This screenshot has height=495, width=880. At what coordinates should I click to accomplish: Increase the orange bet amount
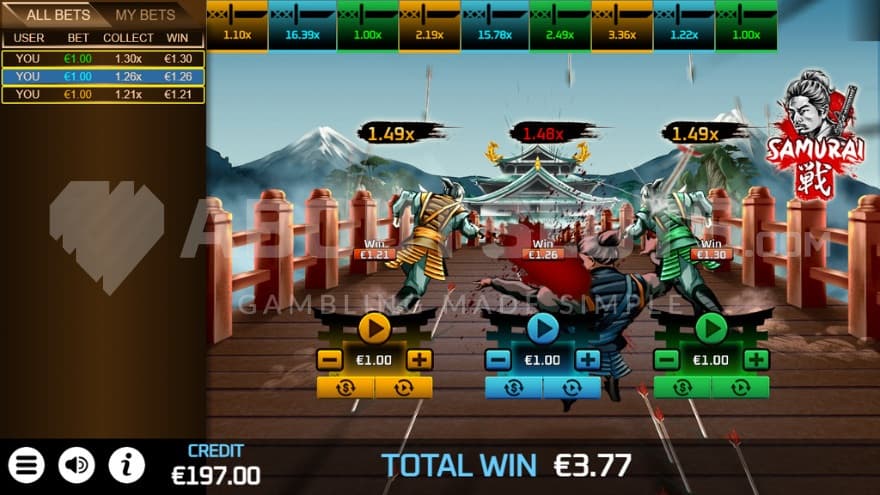click(x=420, y=360)
